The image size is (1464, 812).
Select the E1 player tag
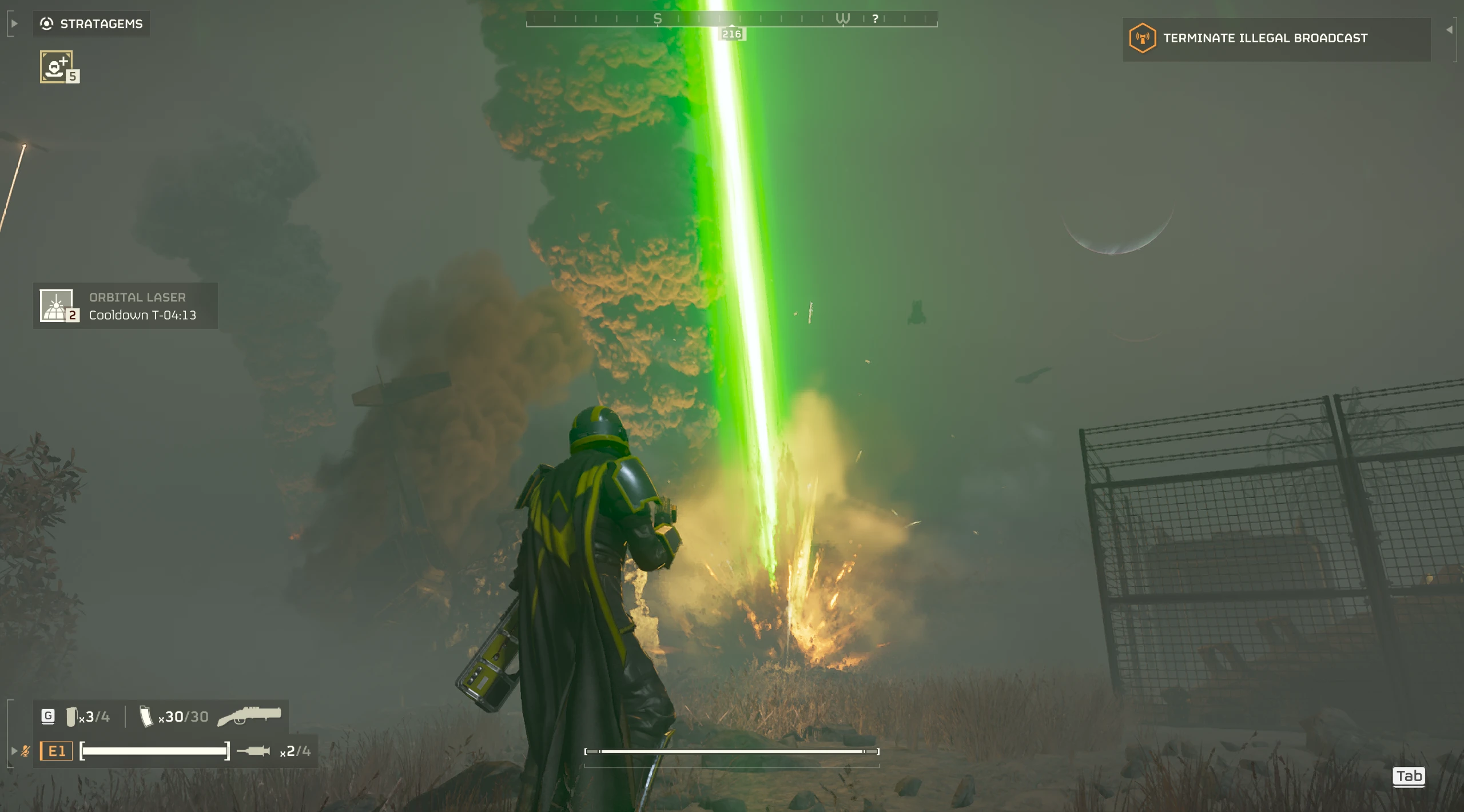click(57, 751)
